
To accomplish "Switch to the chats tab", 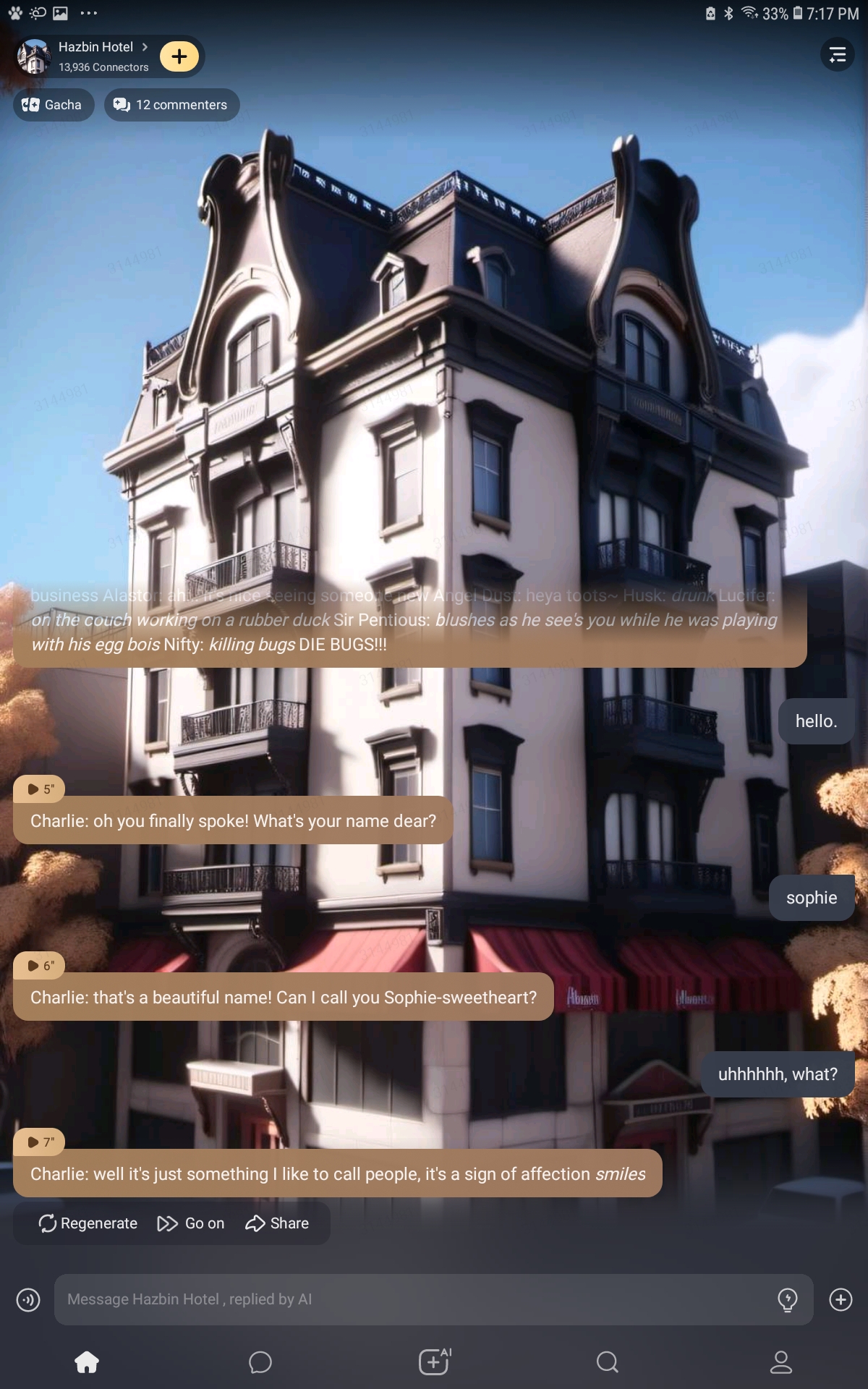I will tap(260, 1362).
